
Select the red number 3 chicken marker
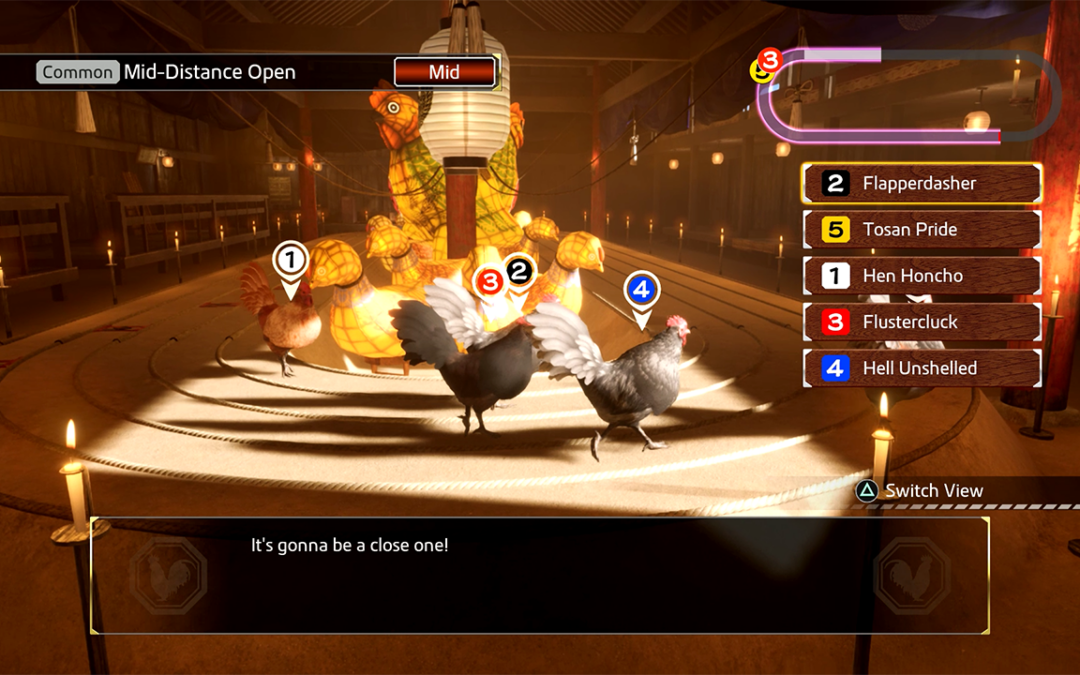[490, 283]
